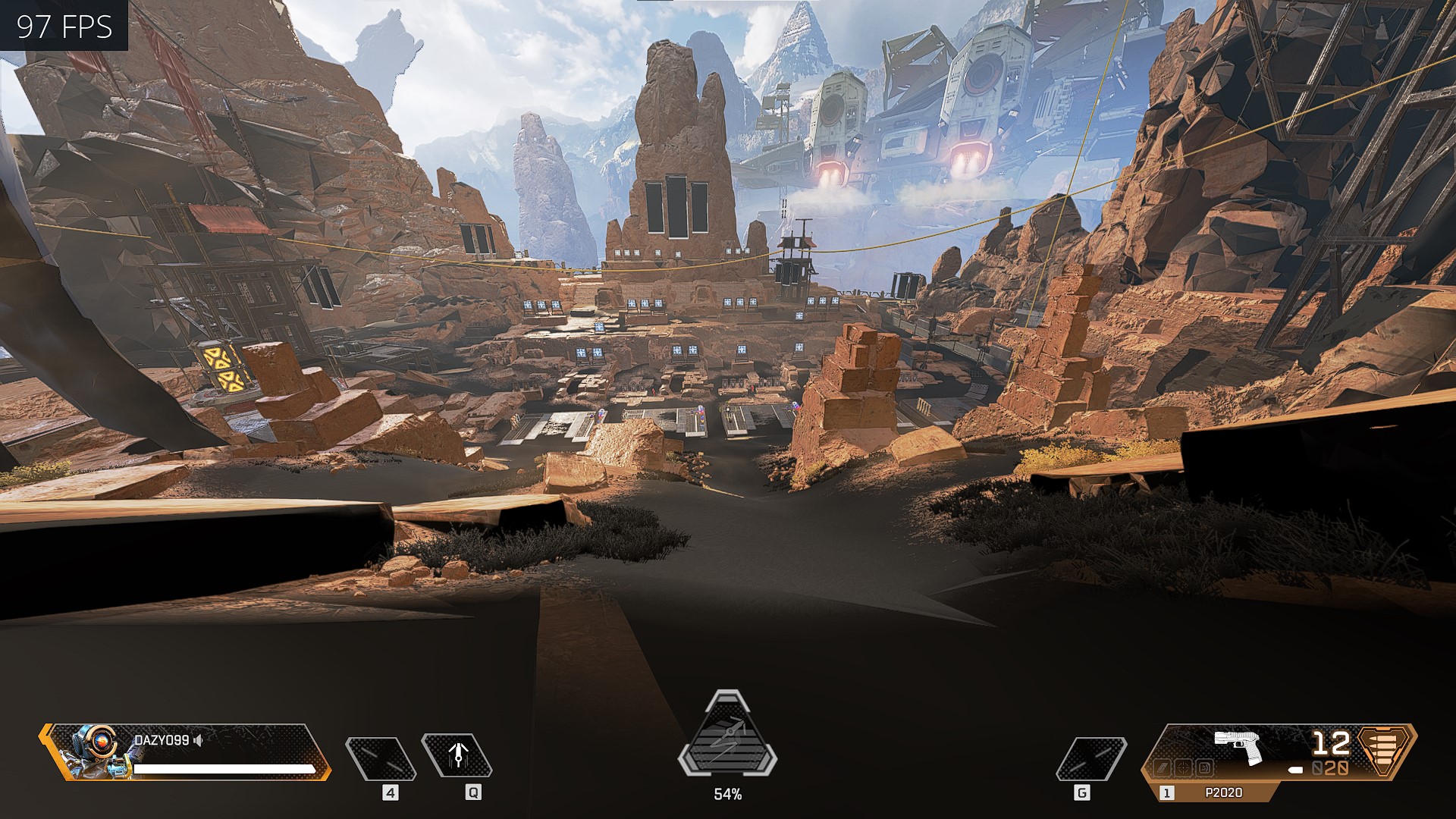Screen dimensions: 1456x819
Task: Choose the crosshair optic attachment slot
Action: (x=1183, y=768)
